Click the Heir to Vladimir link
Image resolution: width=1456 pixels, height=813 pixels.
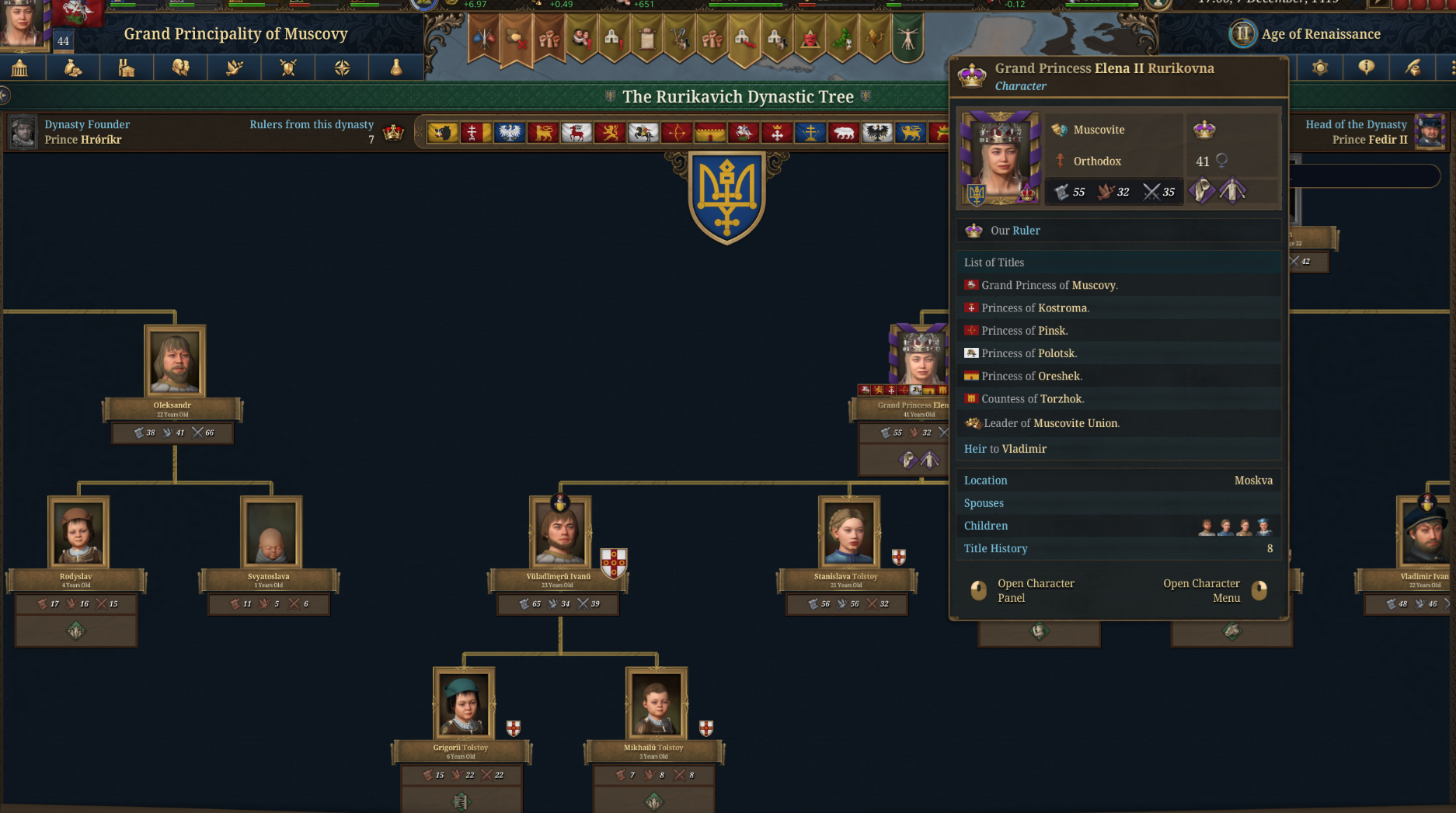pos(1005,449)
